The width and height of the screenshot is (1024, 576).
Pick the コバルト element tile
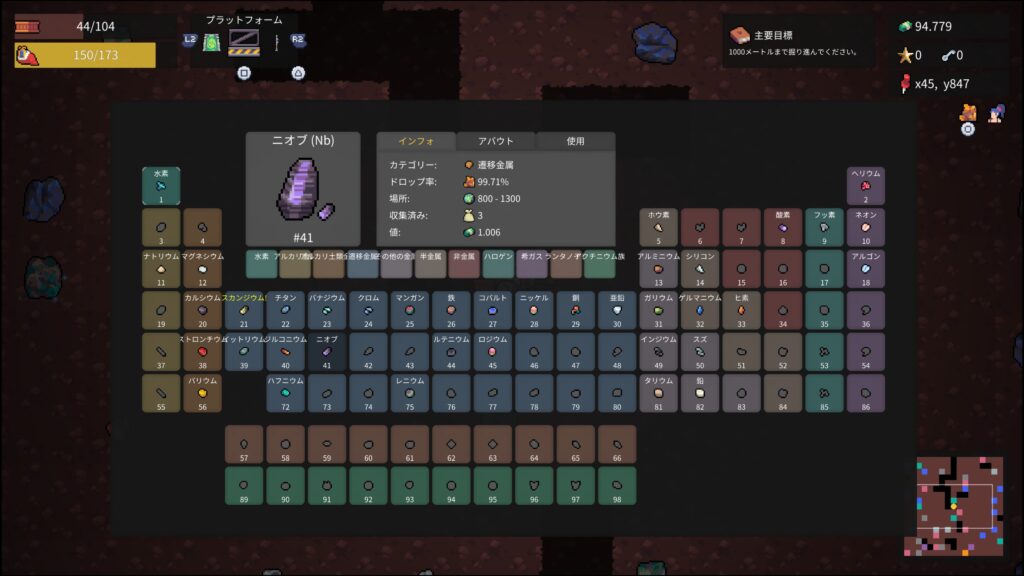493,311
